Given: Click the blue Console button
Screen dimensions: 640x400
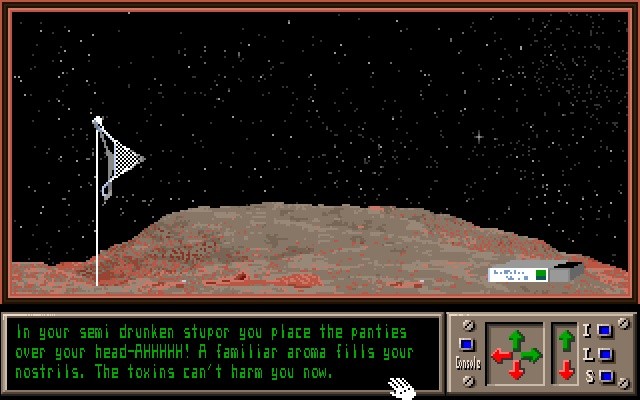Looking at the screenshot, I should pos(466,345).
